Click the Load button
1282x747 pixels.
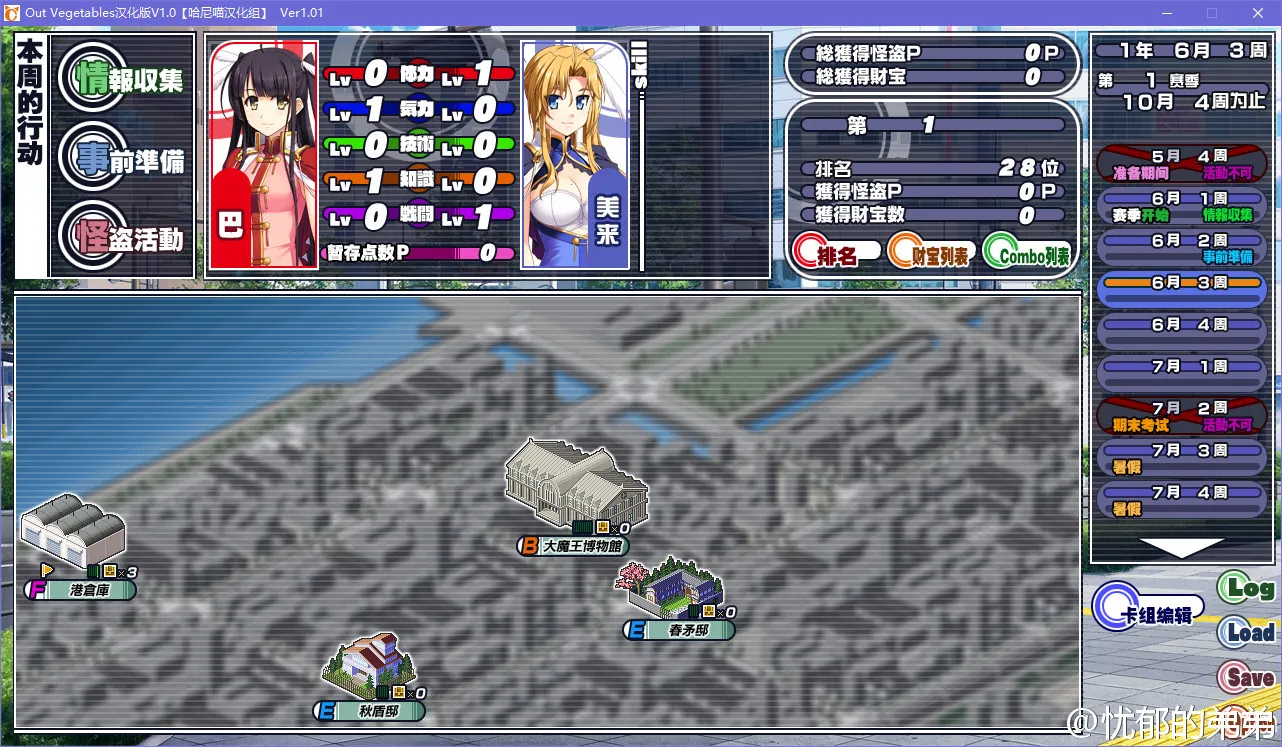1246,632
